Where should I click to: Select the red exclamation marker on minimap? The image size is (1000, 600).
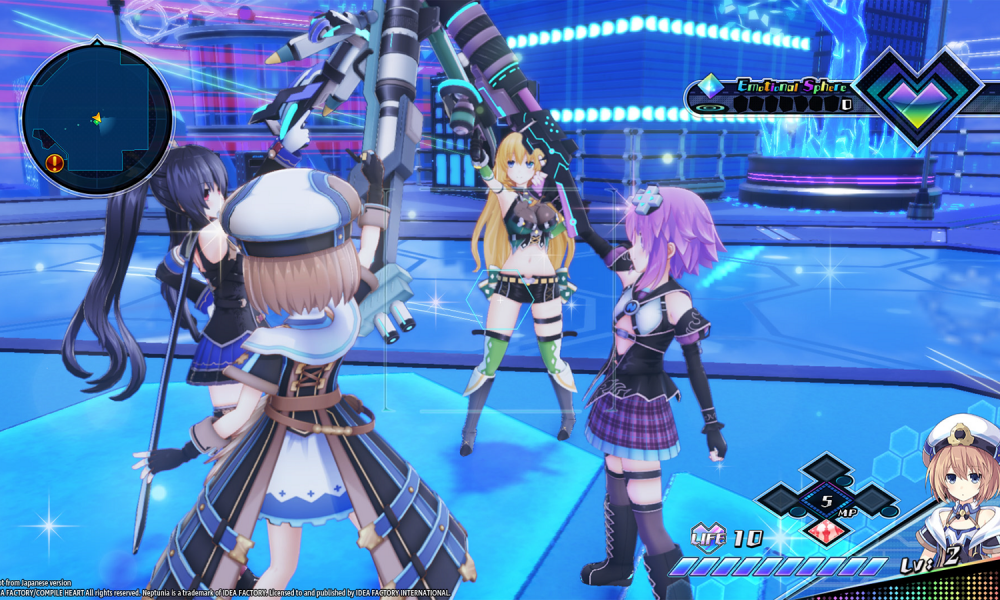click(x=54, y=162)
